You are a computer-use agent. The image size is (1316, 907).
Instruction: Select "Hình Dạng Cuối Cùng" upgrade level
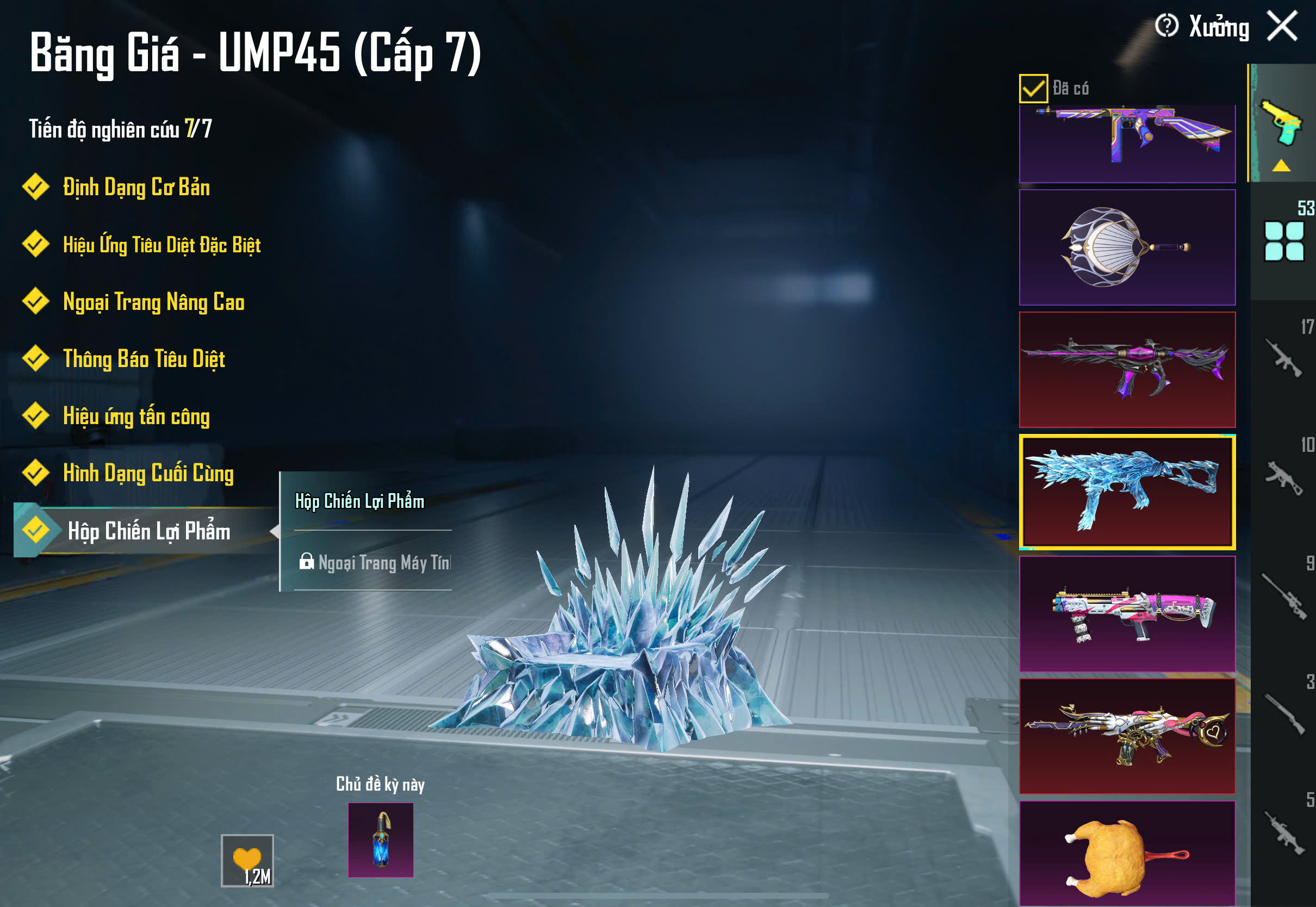click(148, 474)
